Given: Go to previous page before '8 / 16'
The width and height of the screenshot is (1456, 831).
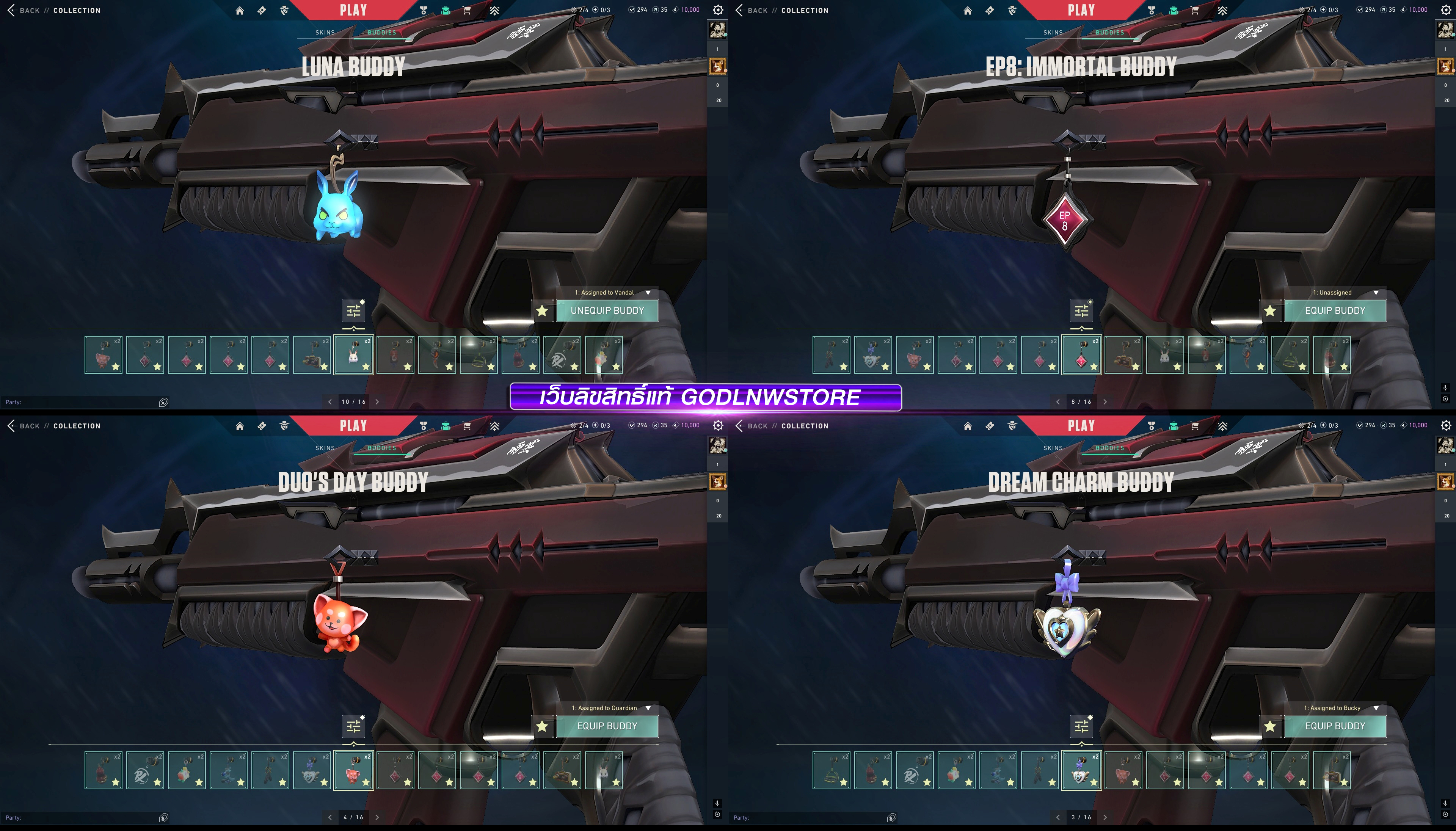Looking at the screenshot, I should coord(1057,402).
